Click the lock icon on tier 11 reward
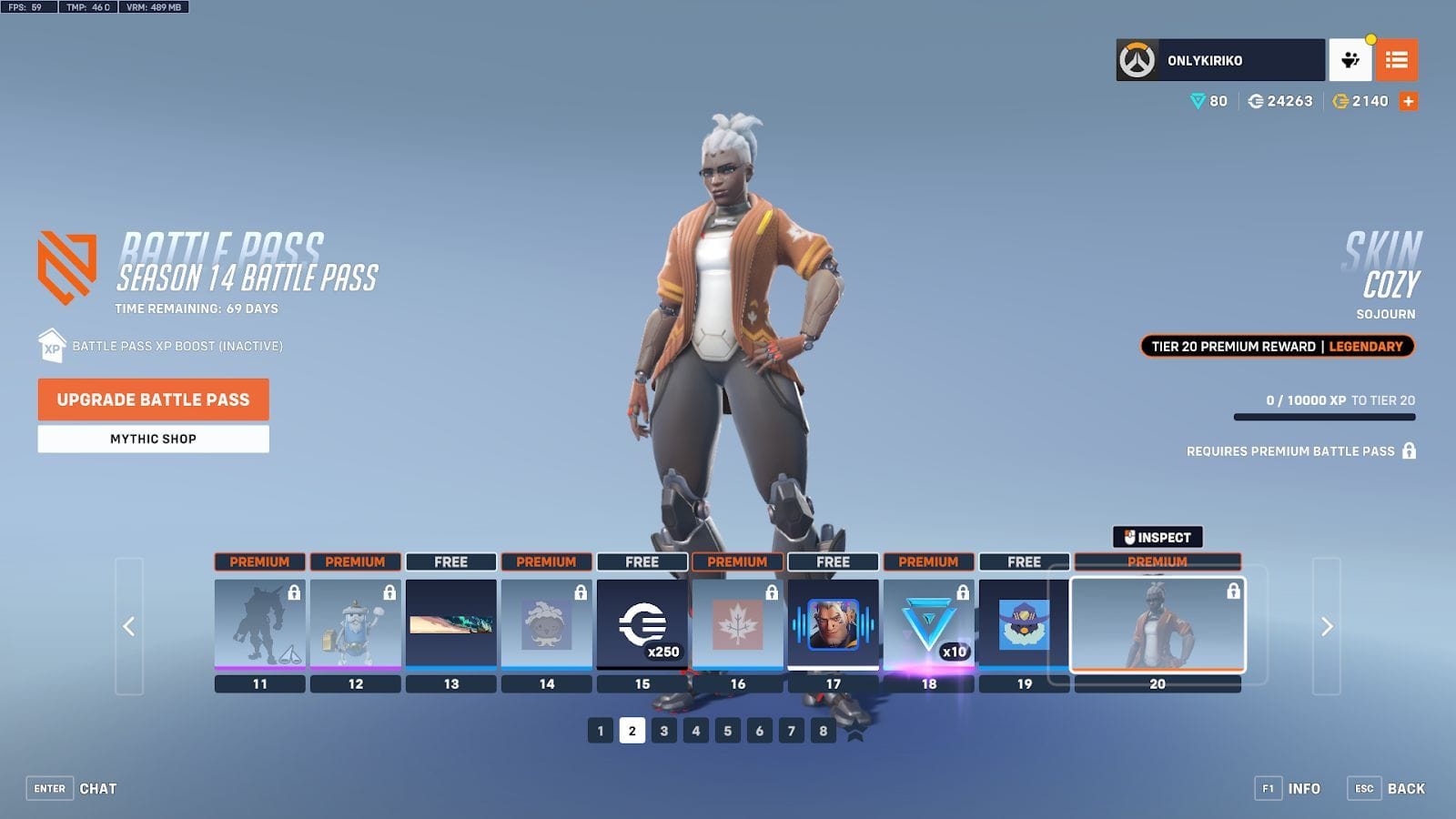Image resolution: width=1456 pixels, height=819 pixels. [294, 592]
